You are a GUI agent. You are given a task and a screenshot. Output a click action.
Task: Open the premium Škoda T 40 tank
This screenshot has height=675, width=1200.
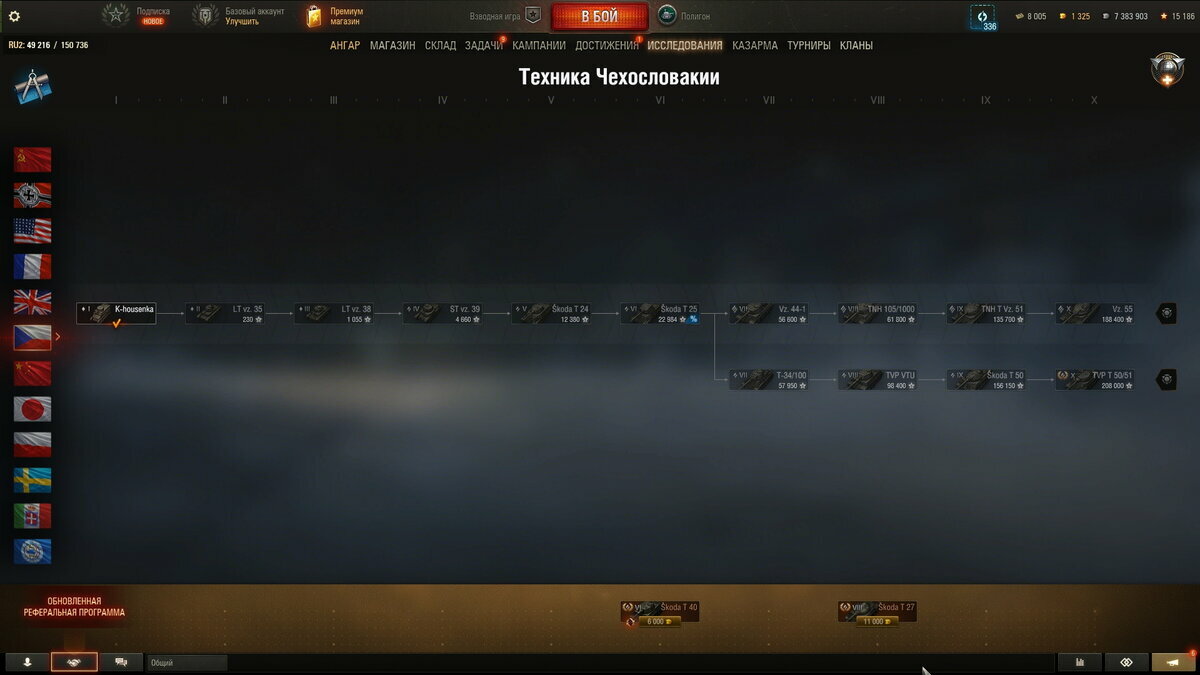(660, 612)
